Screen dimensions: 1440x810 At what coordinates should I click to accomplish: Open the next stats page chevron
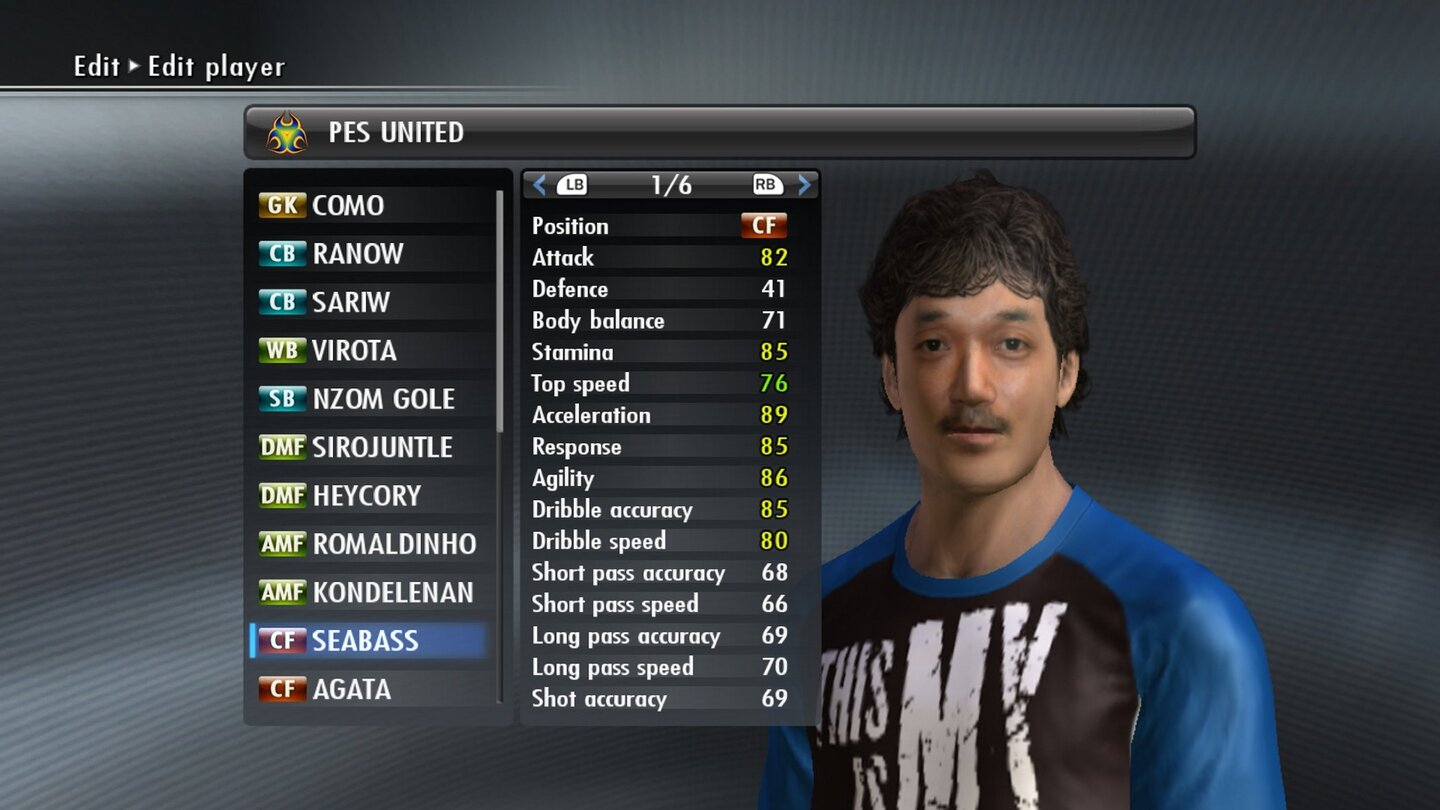coord(803,185)
